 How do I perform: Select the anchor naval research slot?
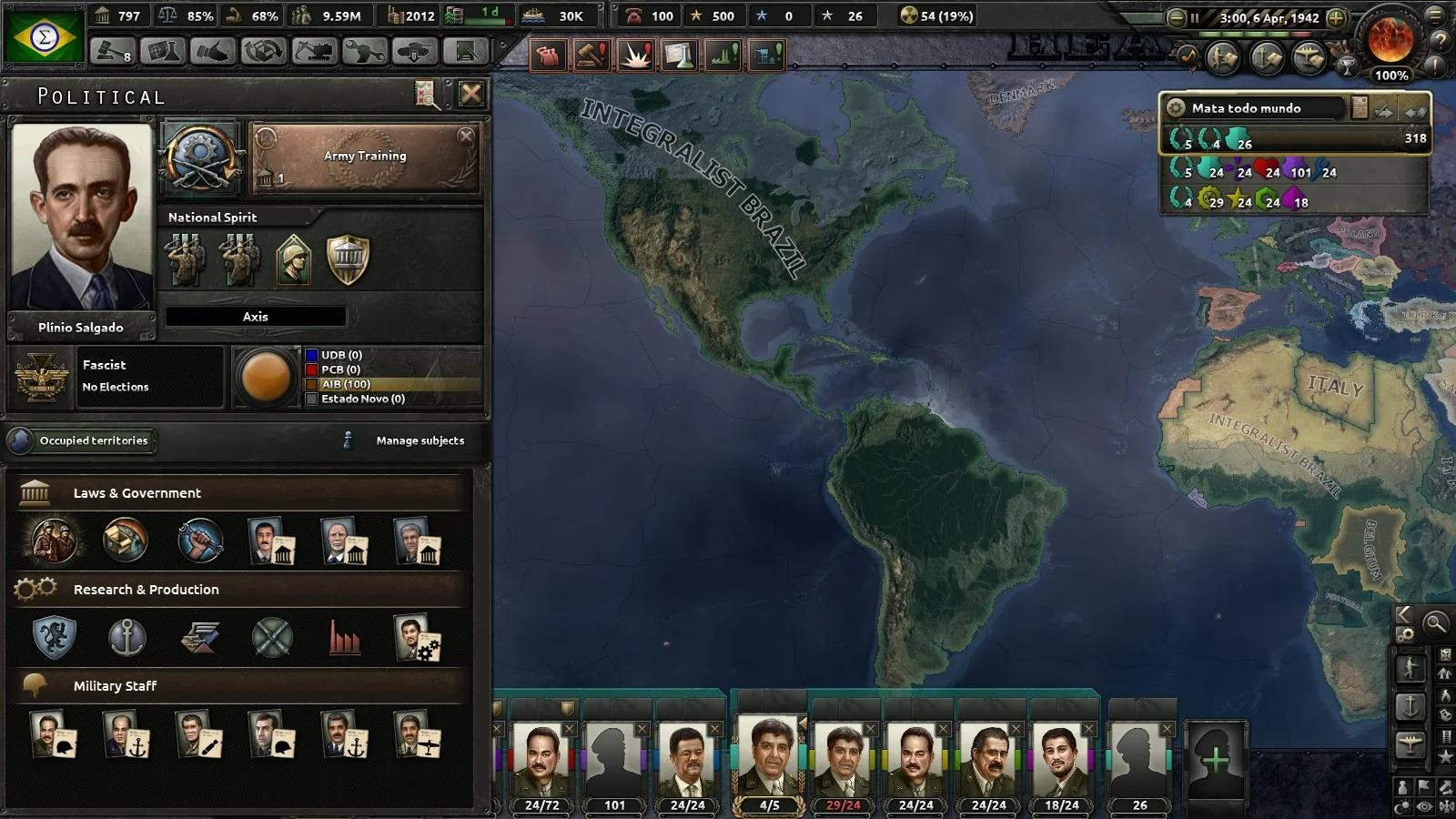coord(126,637)
